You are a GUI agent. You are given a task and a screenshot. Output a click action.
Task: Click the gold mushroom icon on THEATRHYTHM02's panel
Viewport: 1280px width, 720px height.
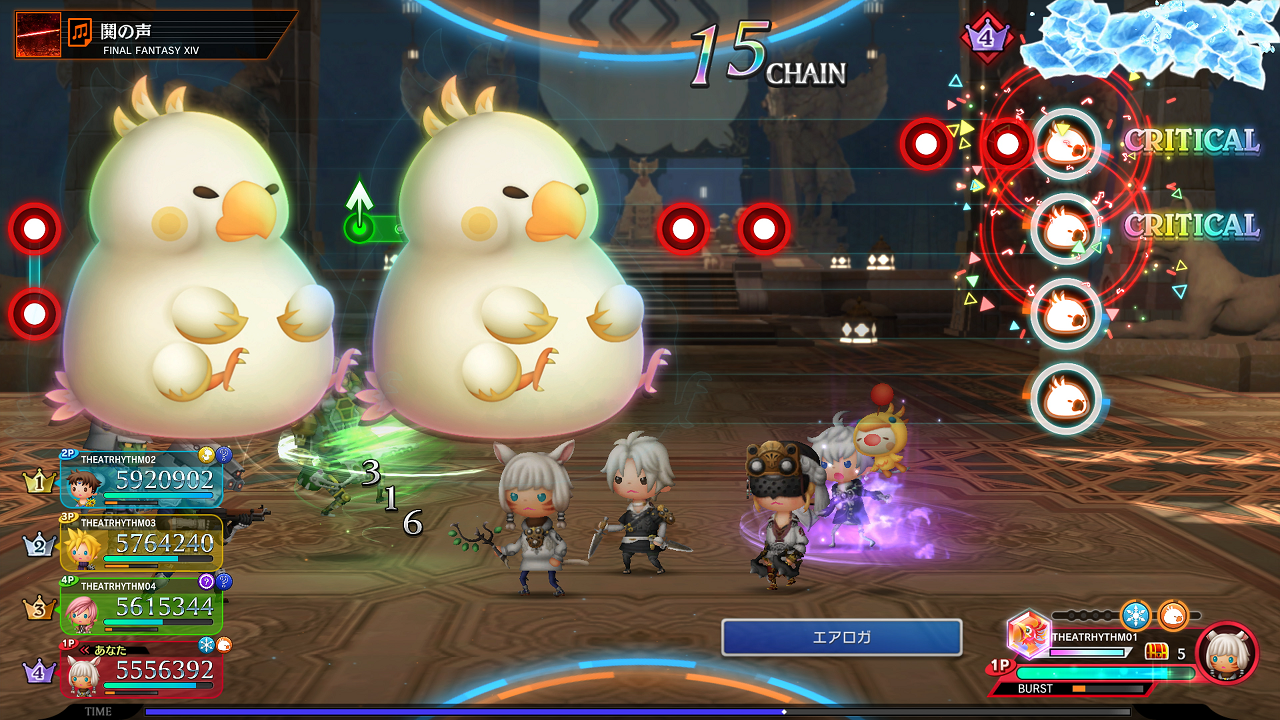pyautogui.click(x=206, y=453)
